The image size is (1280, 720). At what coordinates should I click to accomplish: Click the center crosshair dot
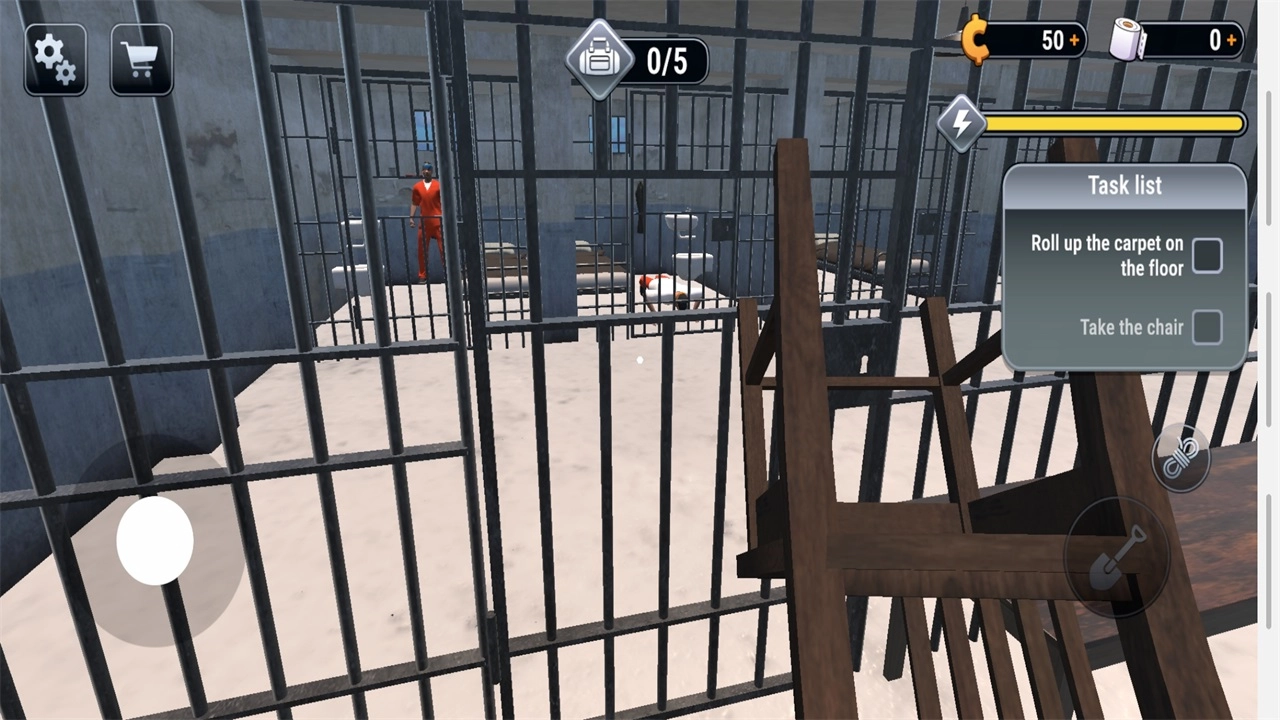pos(640,360)
